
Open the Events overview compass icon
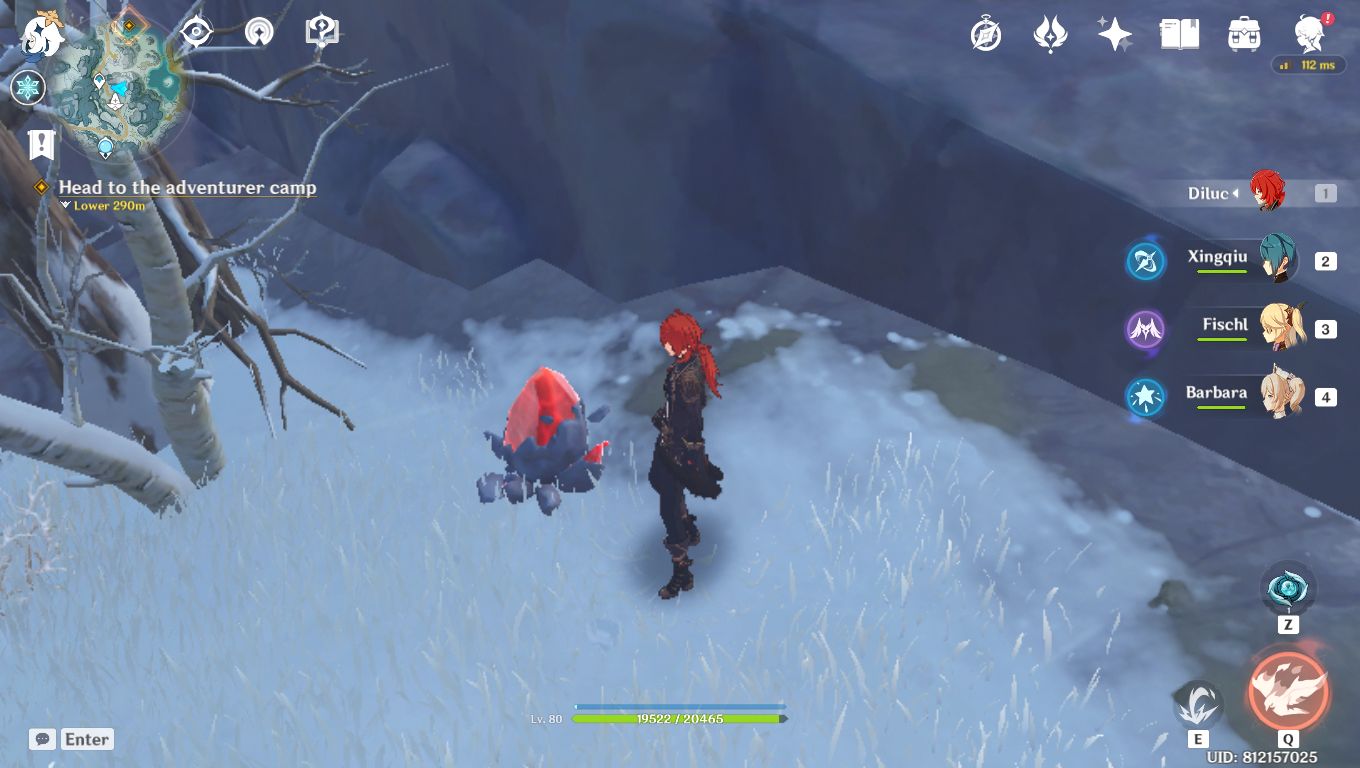985,33
